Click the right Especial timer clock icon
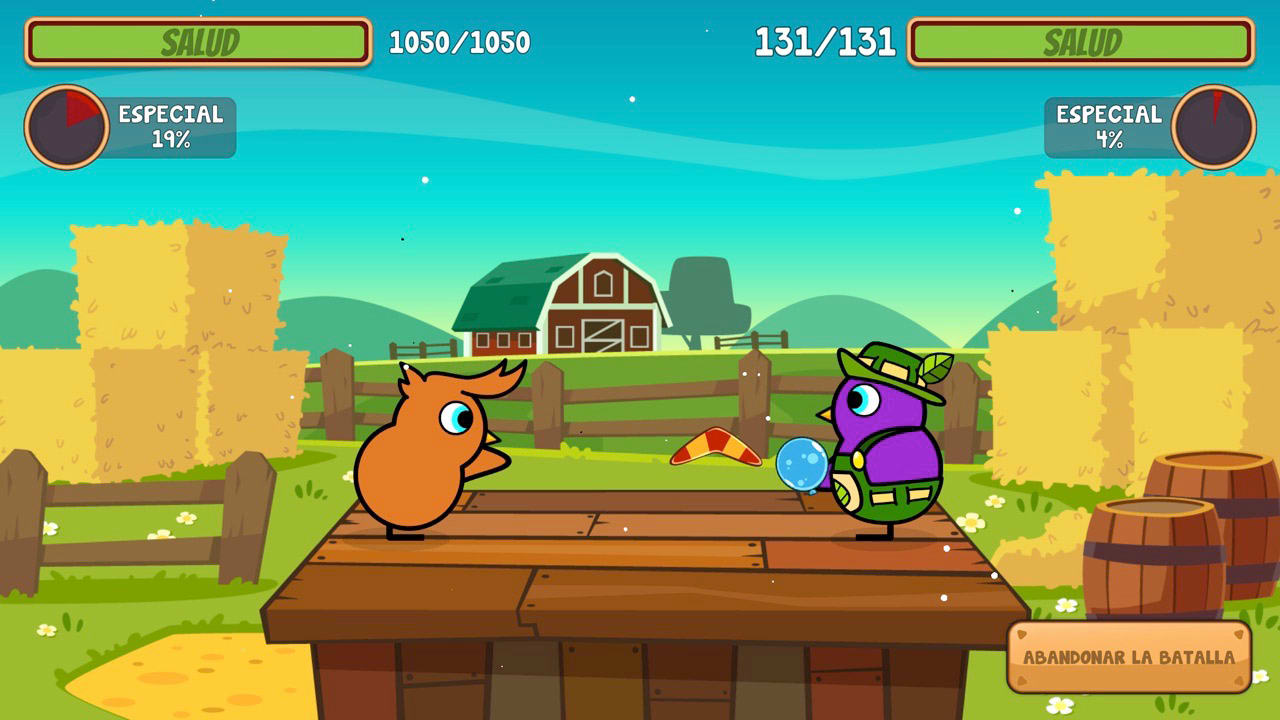1280x720 pixels. click(1213, 125)
